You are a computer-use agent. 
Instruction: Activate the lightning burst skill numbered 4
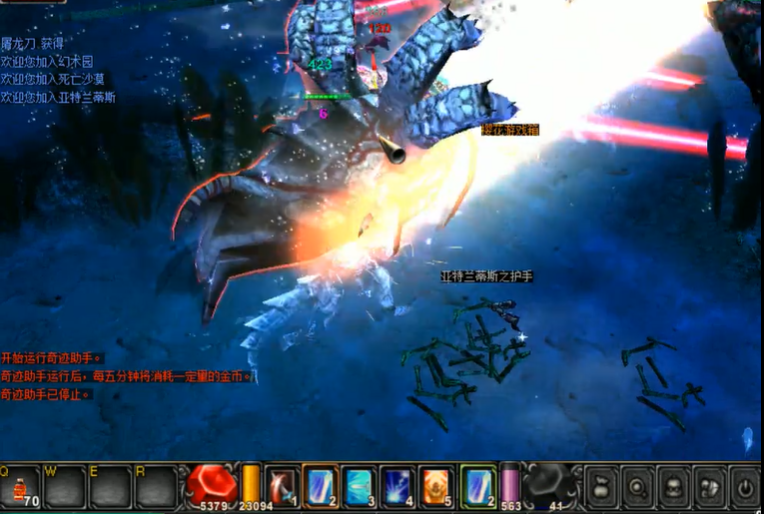[x=399, y=485]
